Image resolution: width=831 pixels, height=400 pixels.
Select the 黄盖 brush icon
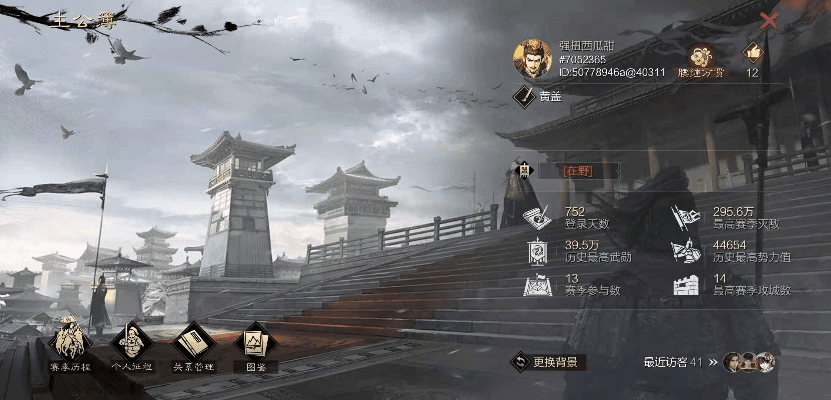coord(524,96)
